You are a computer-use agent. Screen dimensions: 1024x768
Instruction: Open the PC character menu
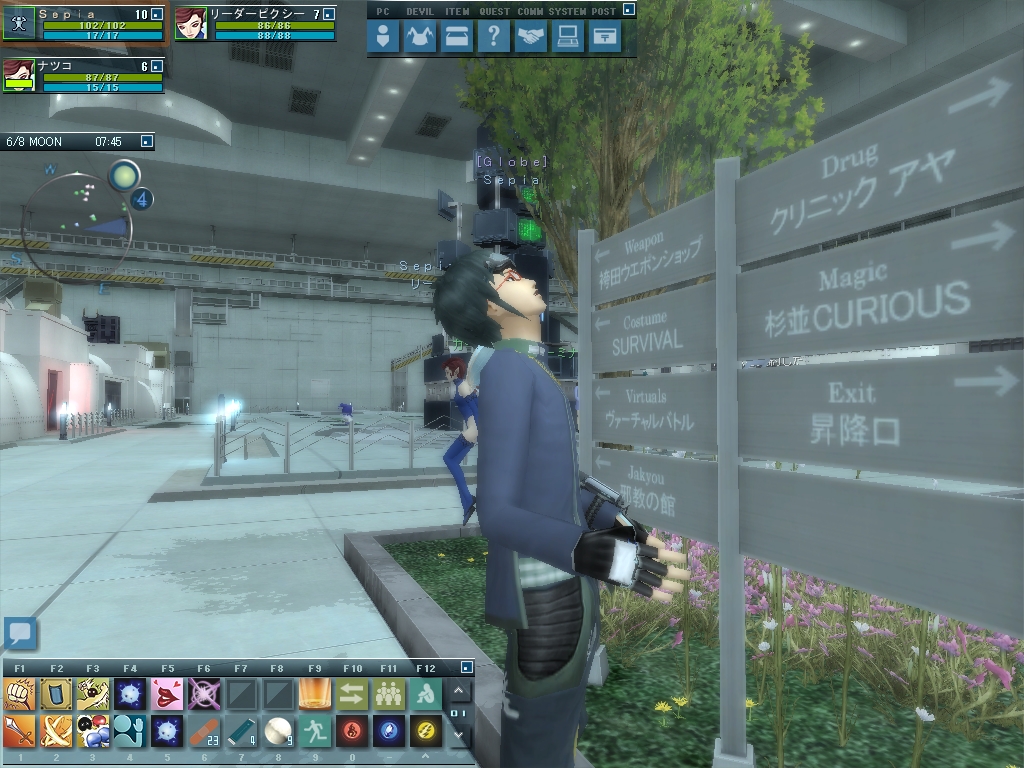click(384, 37)
